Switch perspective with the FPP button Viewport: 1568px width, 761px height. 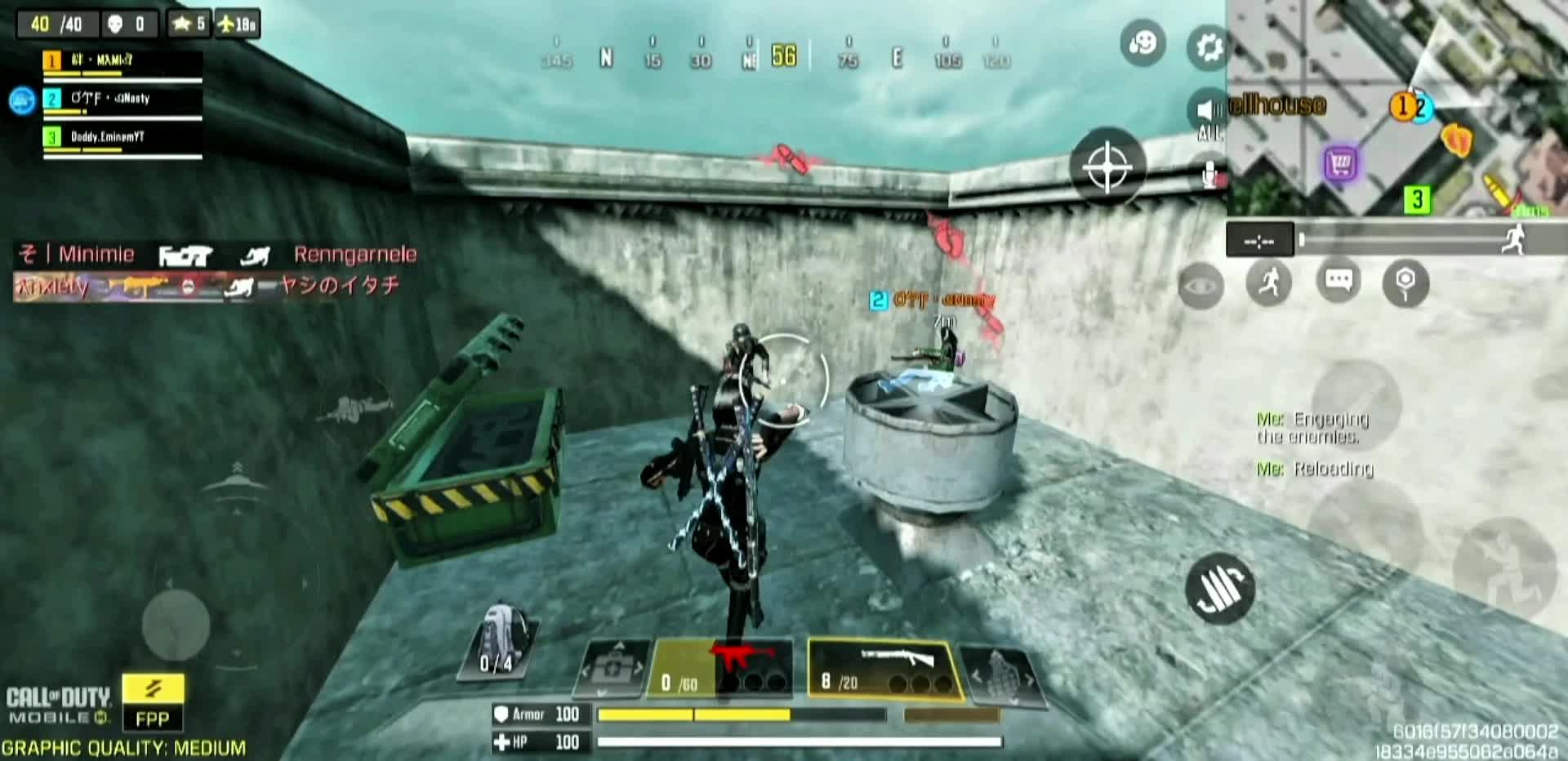tap(153, 703)
